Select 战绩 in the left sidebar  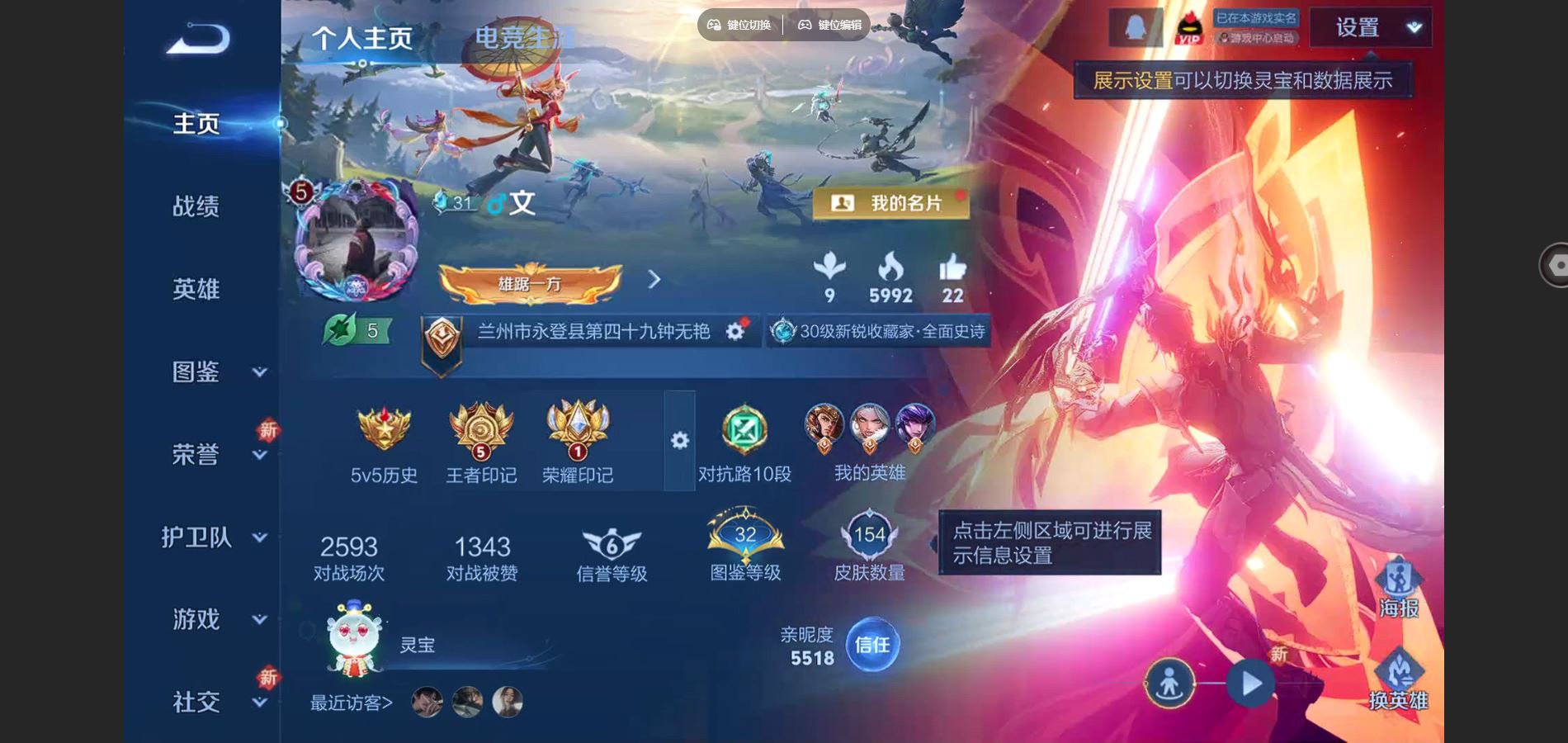pyautogui.click(x=196, y=206)
